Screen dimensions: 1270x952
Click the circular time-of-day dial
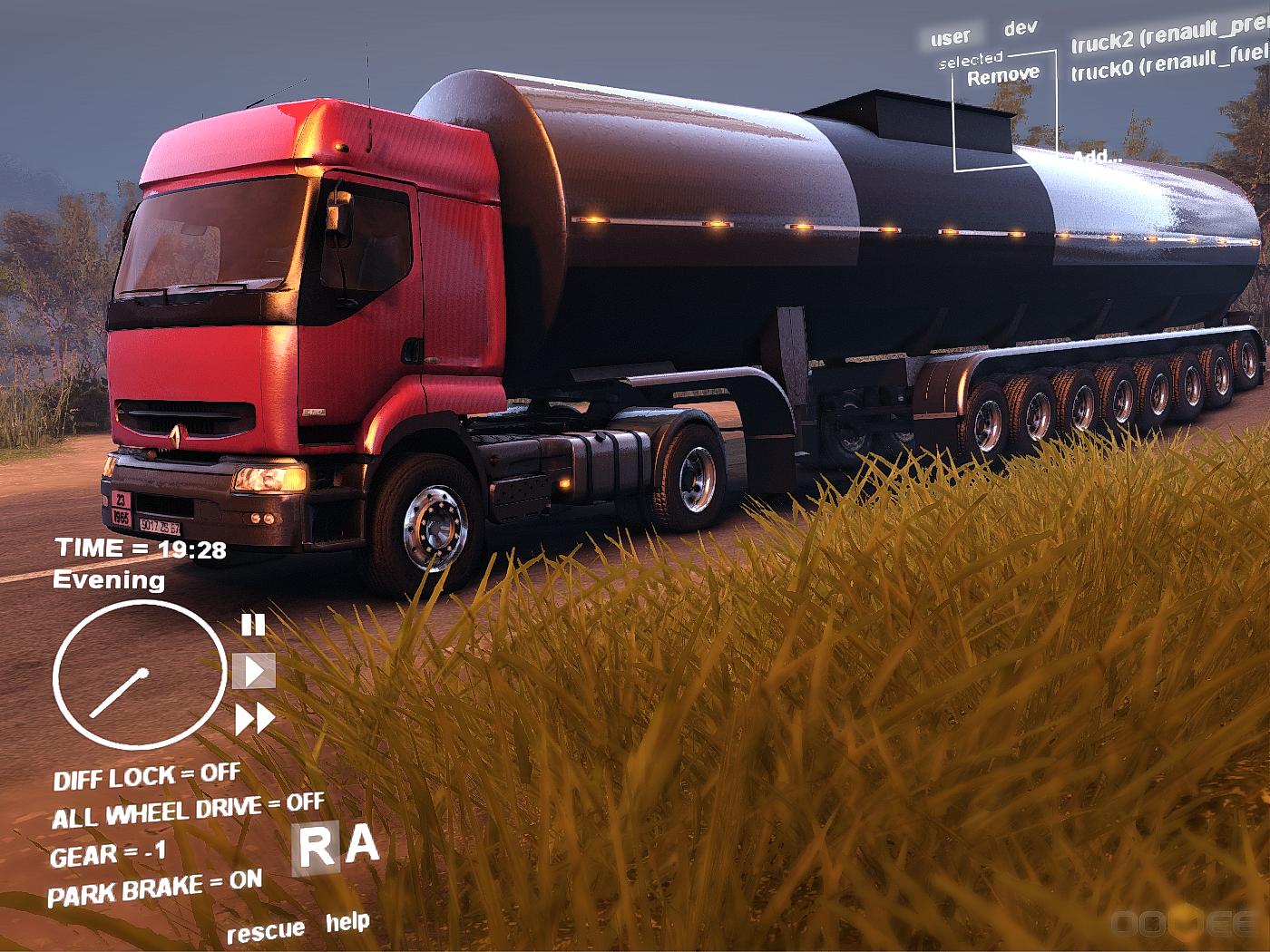pos(139,675)
